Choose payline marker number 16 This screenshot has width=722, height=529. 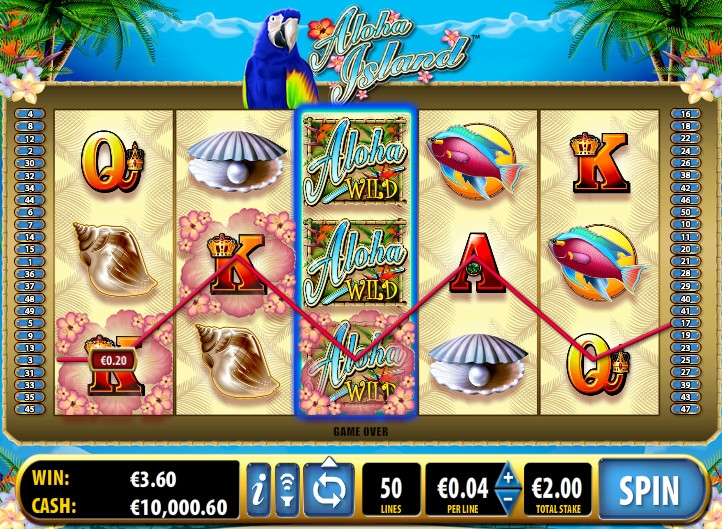[686, 114]
